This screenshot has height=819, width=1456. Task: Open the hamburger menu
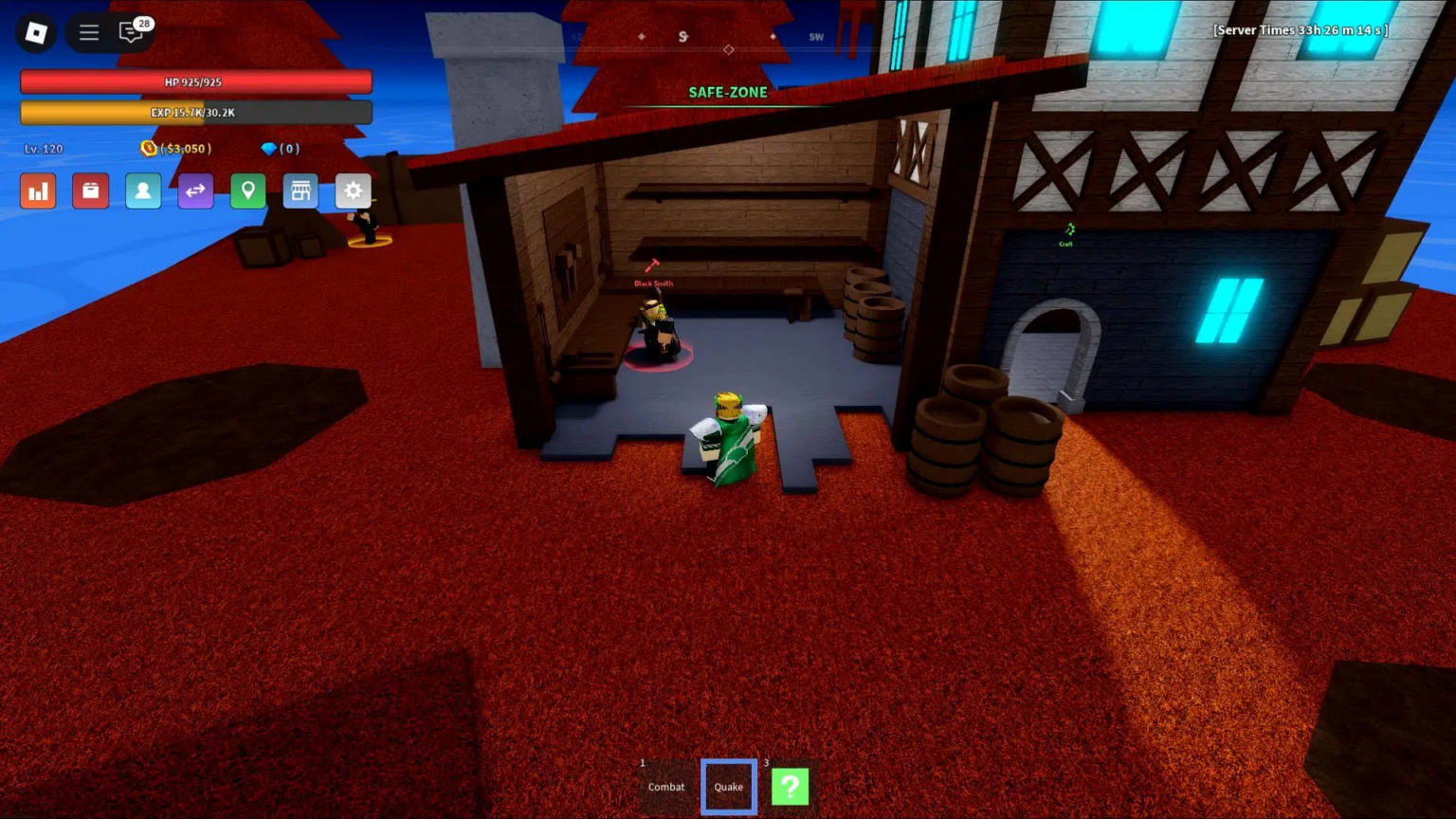(x=88, y=31)
